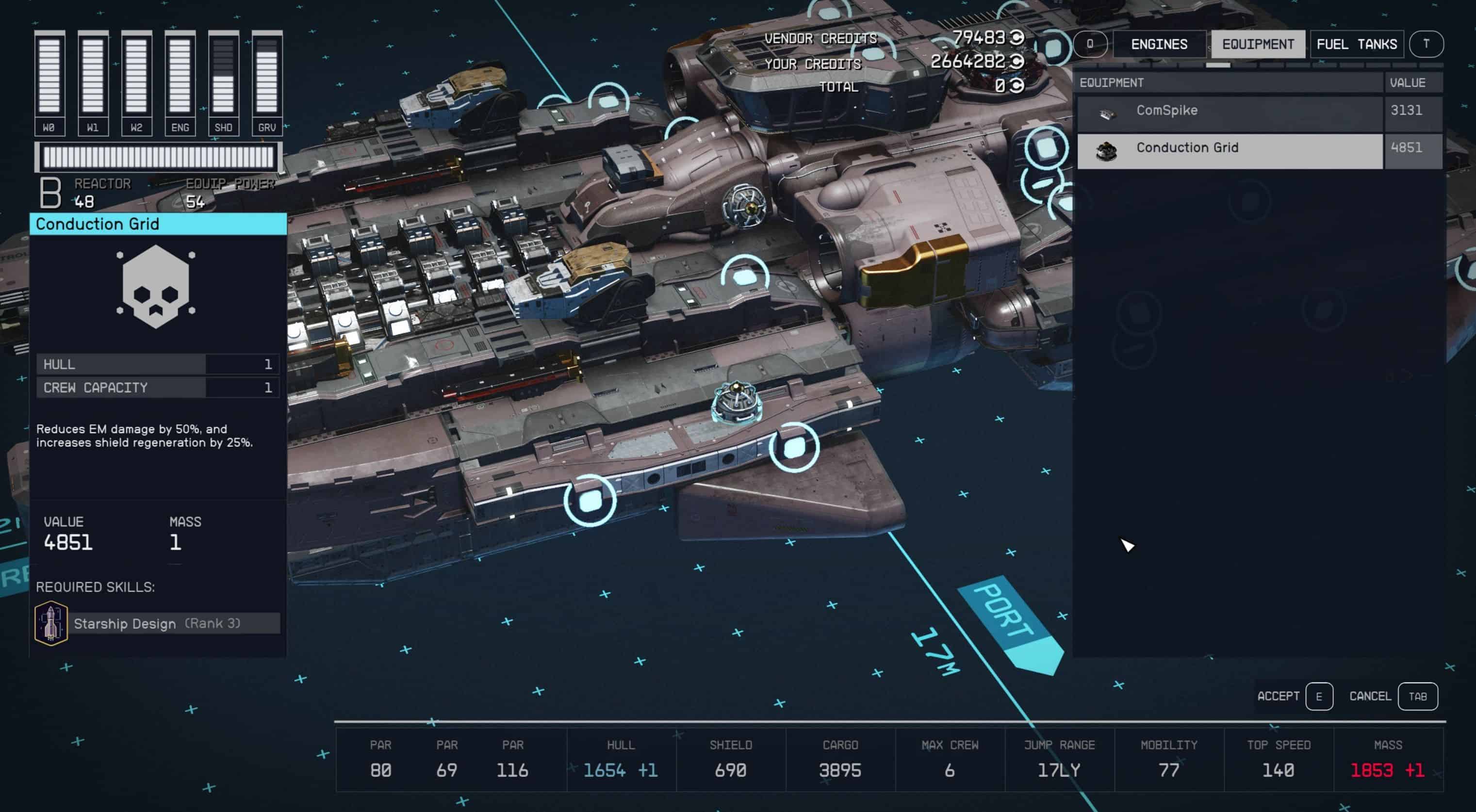Select the Equipment tab

[x=1258, y=44]
